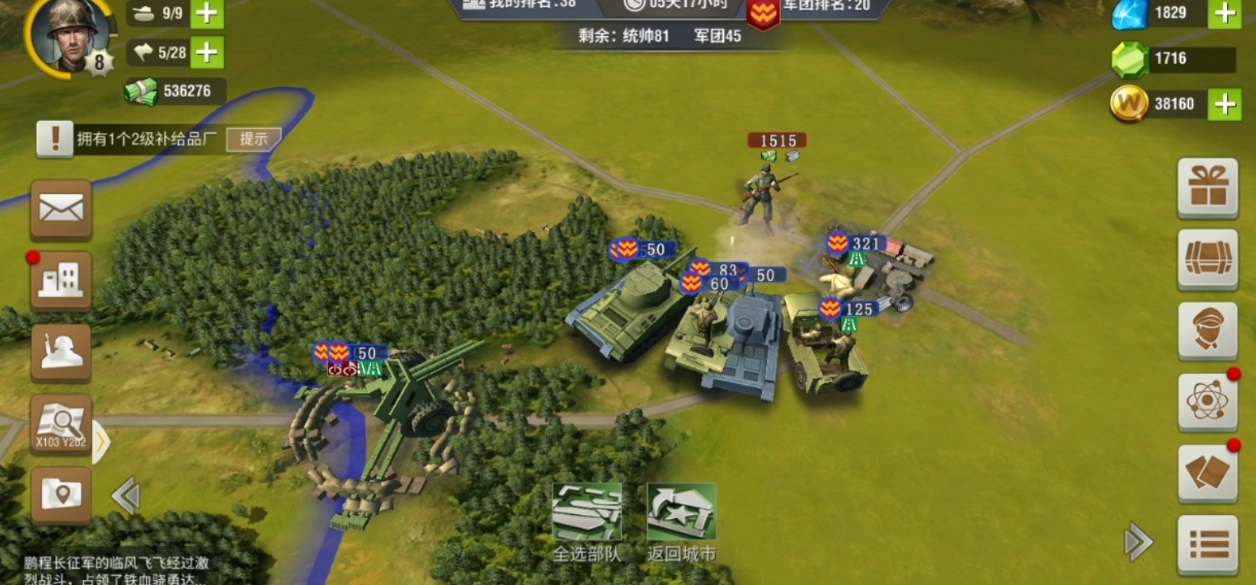Open the officer general menu

[x=1207, y=330]
